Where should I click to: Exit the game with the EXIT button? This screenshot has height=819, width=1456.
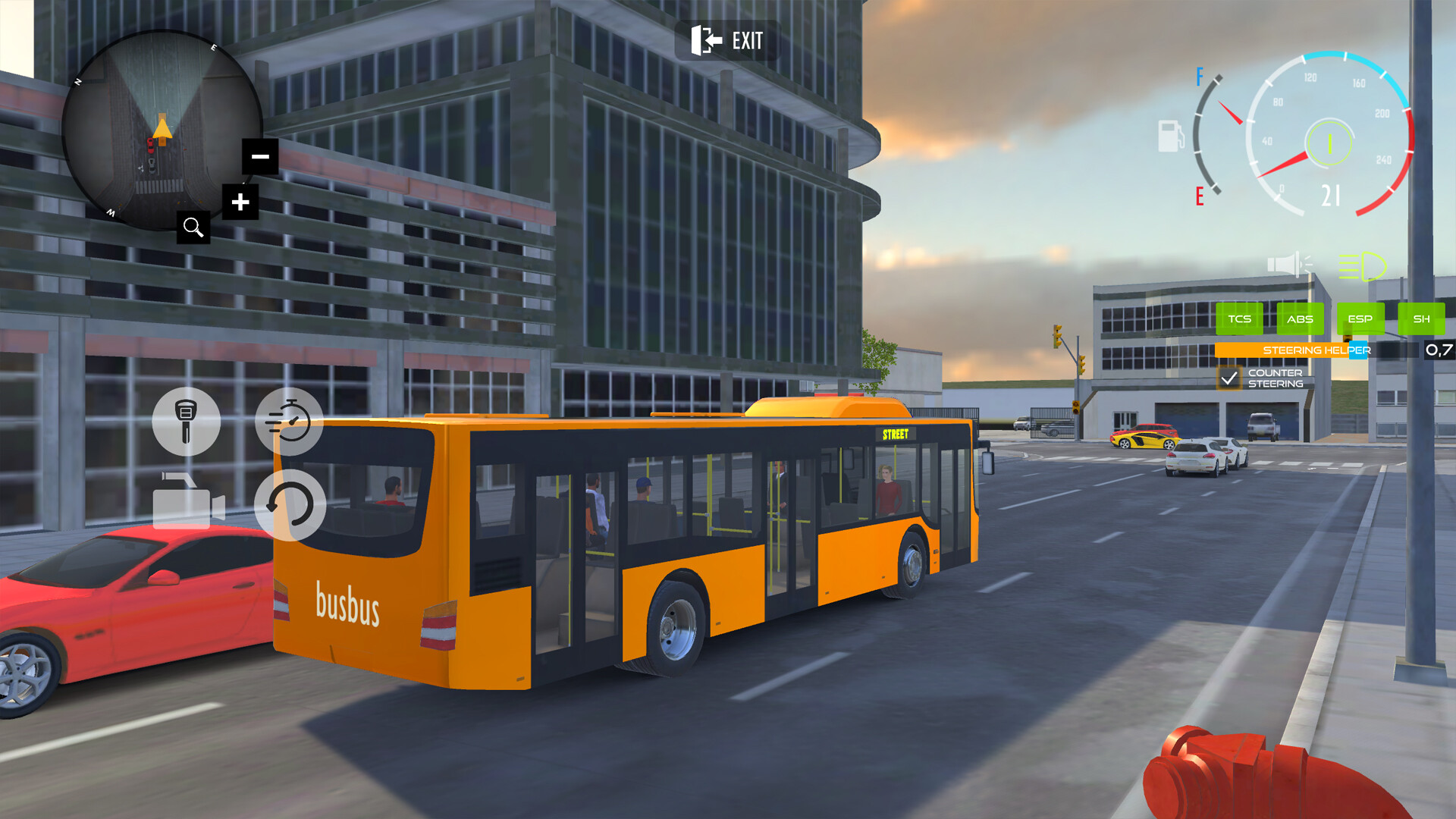tap(728, 41)
